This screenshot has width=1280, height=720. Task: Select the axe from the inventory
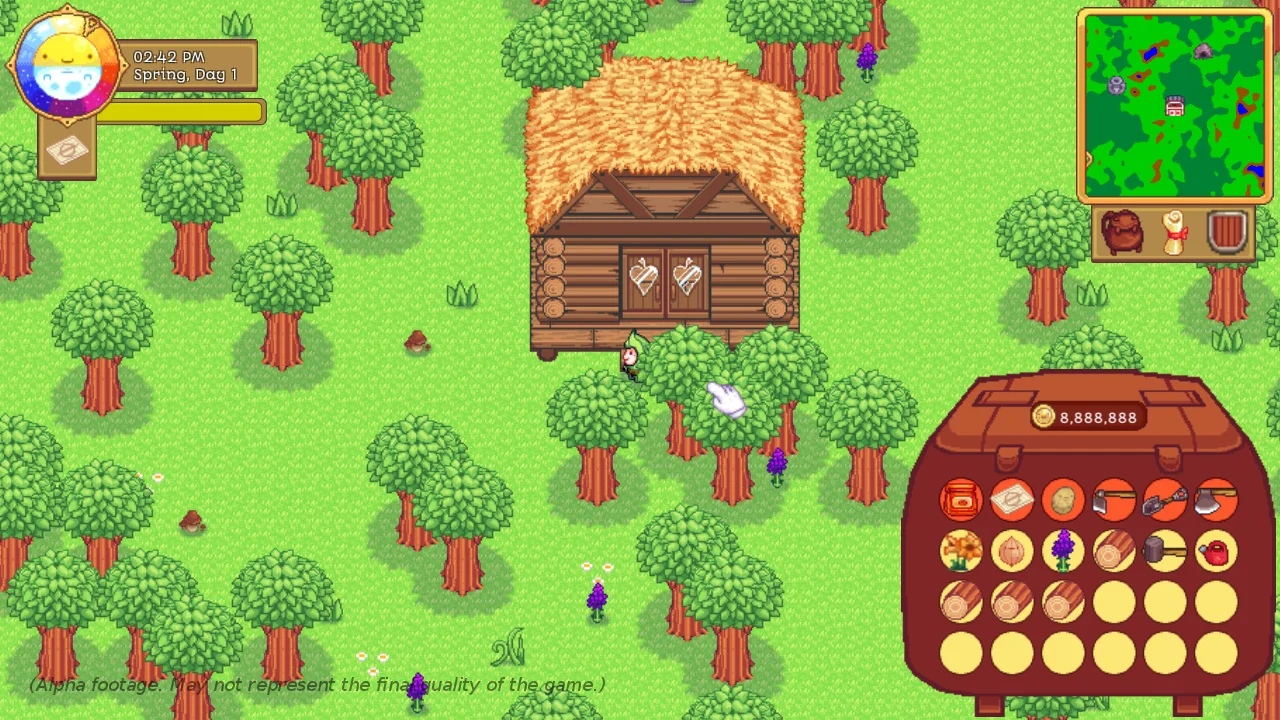[1215, 500]
